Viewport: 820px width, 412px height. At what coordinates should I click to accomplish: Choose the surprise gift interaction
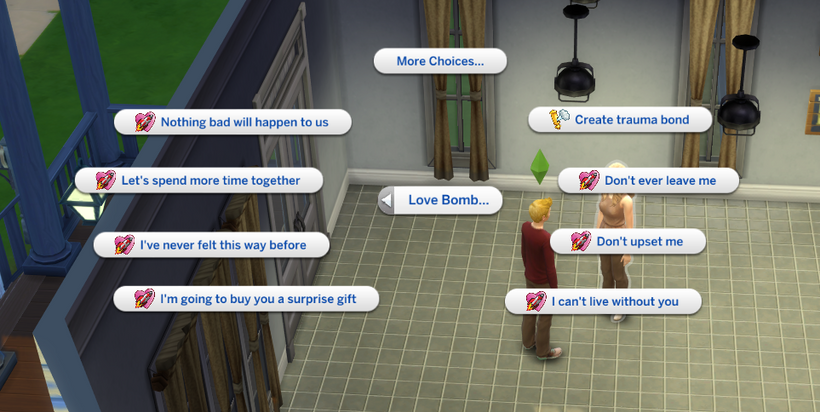pyautogui.click(x=246, y=298)
